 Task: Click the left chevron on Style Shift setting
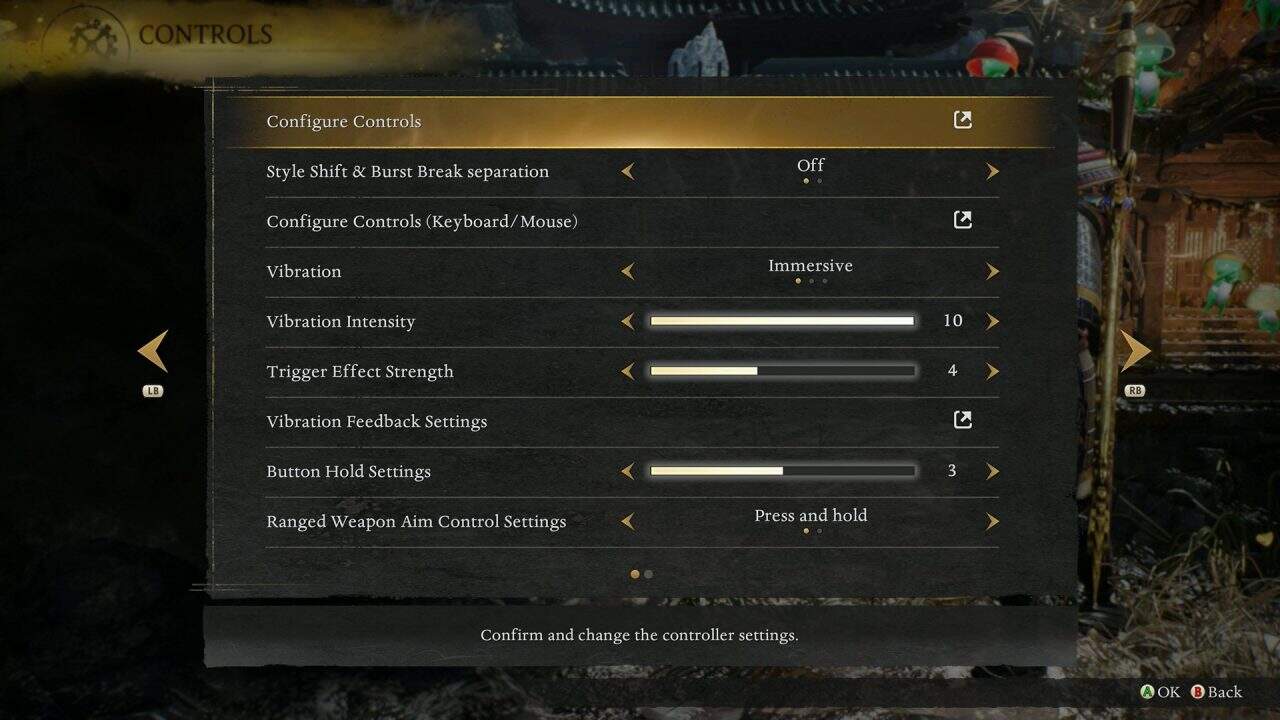[628, 171]
